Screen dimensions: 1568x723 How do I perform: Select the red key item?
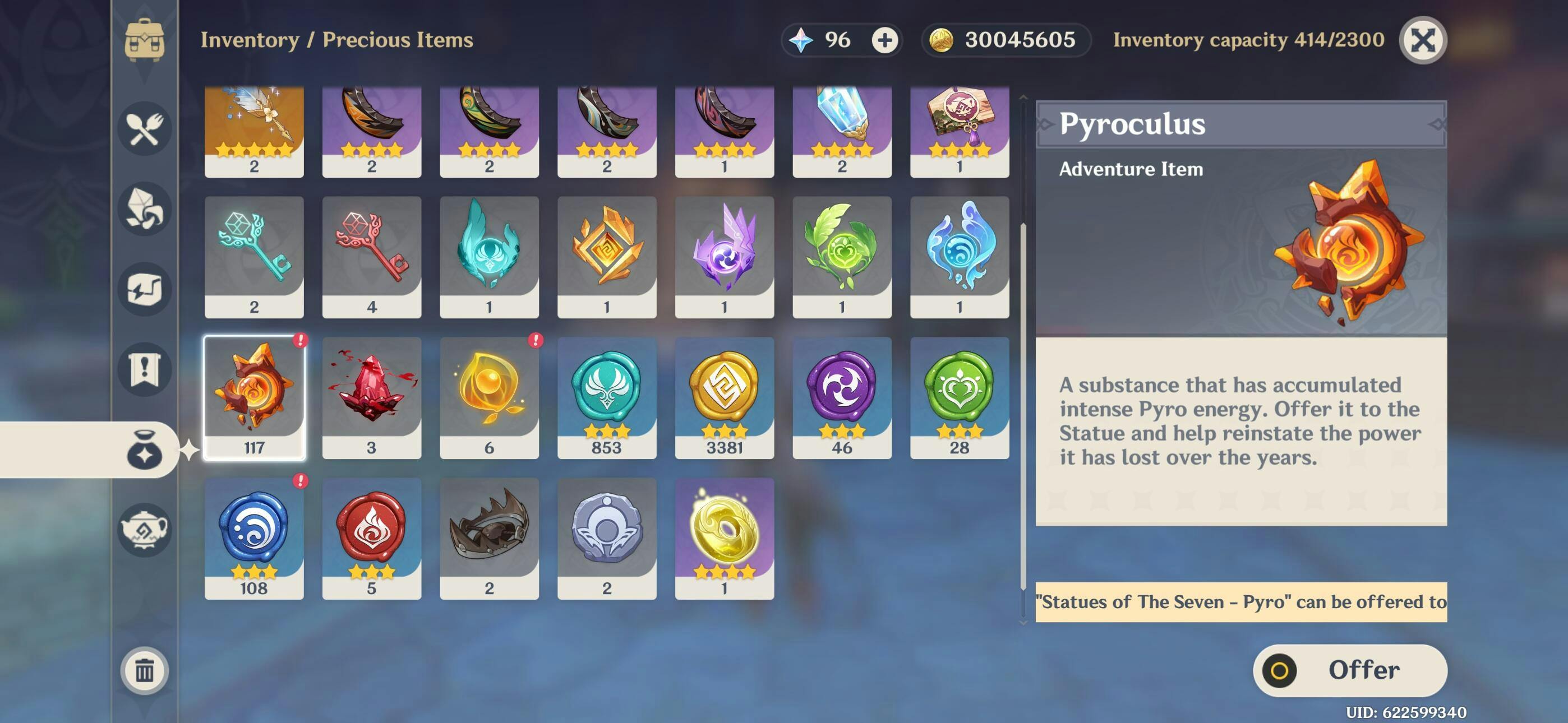tap(371, 257)
